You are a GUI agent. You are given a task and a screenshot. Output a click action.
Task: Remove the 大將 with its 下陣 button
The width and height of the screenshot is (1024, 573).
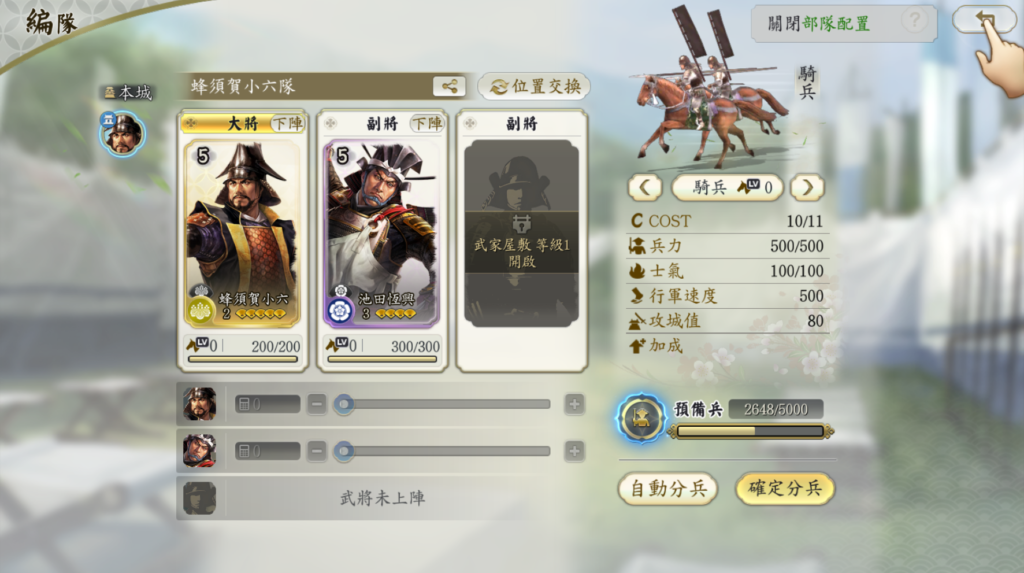click(288, 124)
